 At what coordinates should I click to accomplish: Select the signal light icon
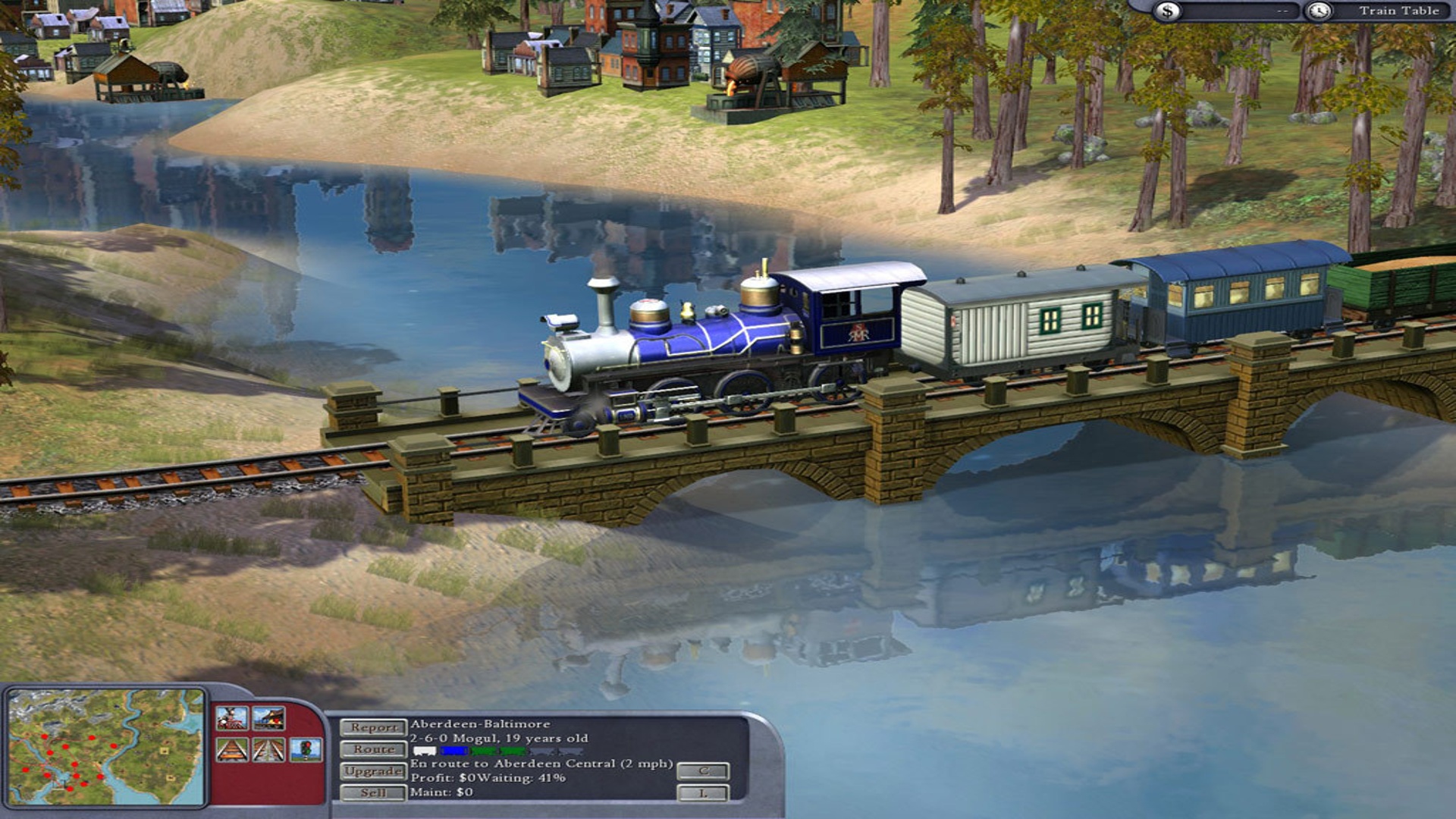click(306, 751)
